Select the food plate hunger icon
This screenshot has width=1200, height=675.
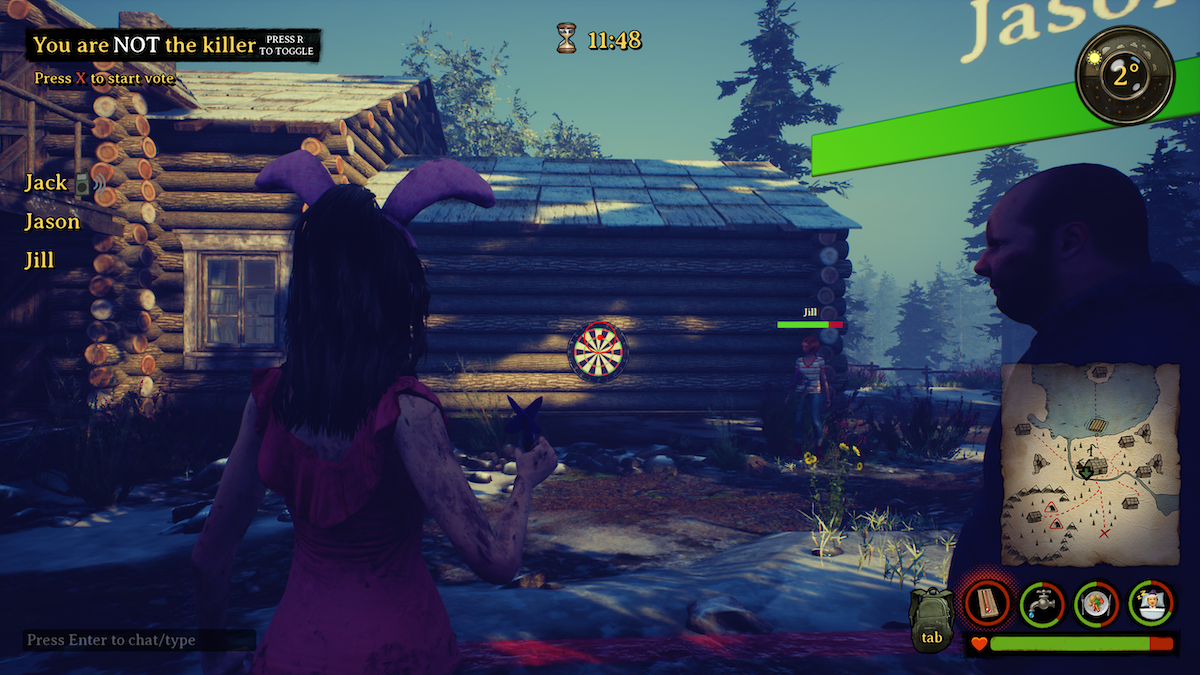coord(1096,604)
